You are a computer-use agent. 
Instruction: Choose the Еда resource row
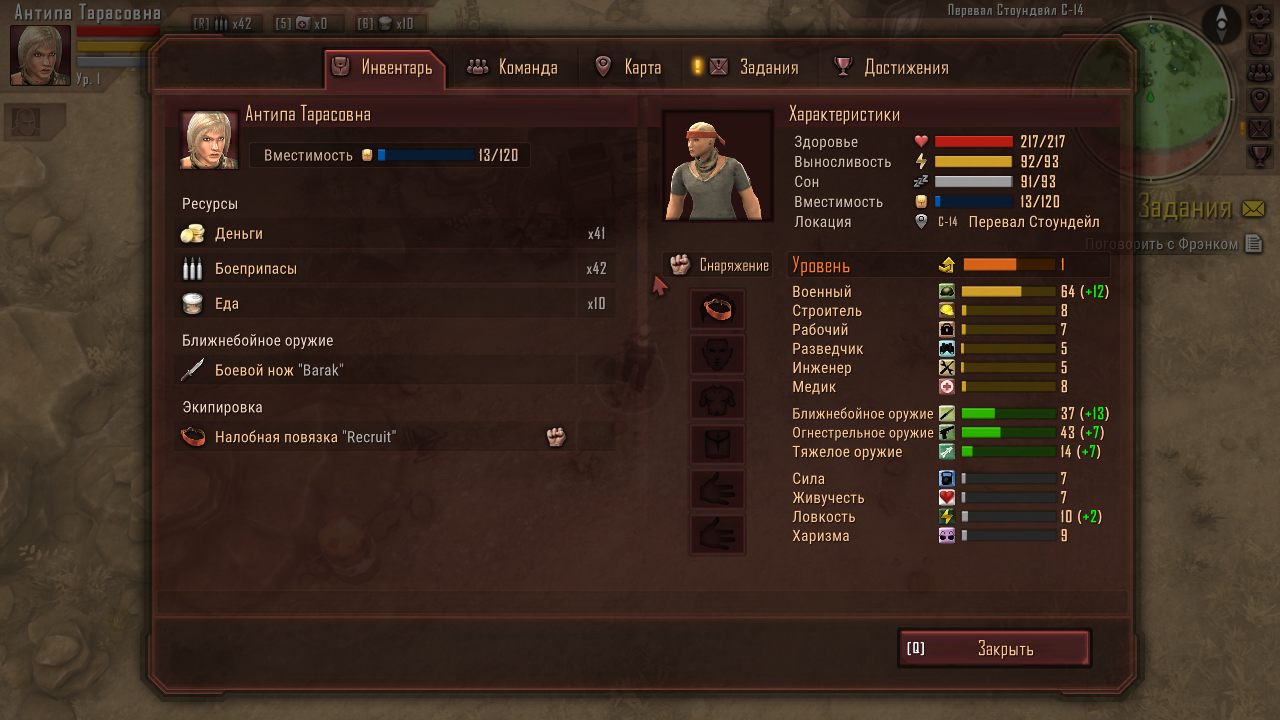(394, 304)
